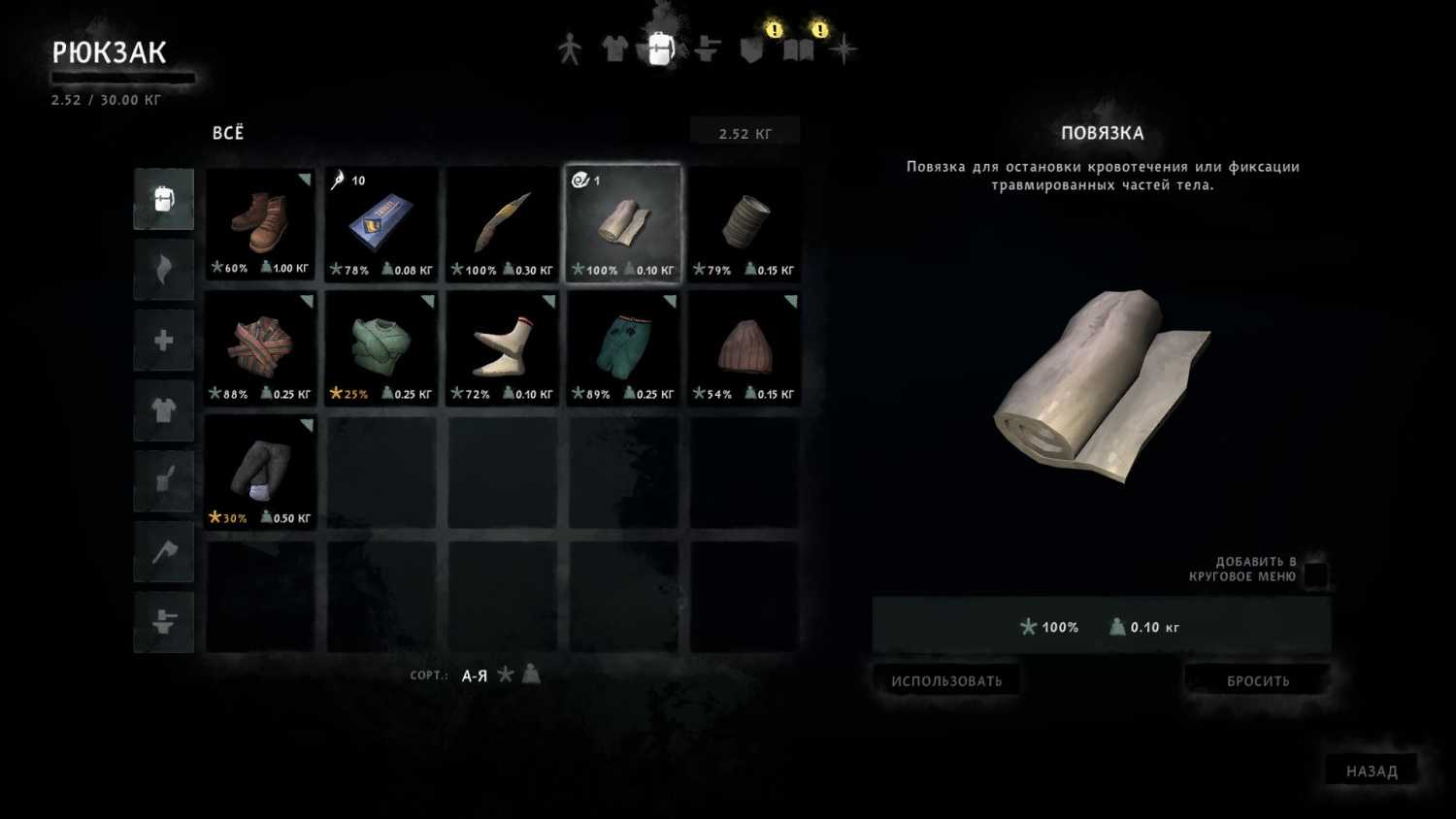Select the plaid shirt inventory slot
Viewport: 1456px width, 819px height.
point(260,348)
